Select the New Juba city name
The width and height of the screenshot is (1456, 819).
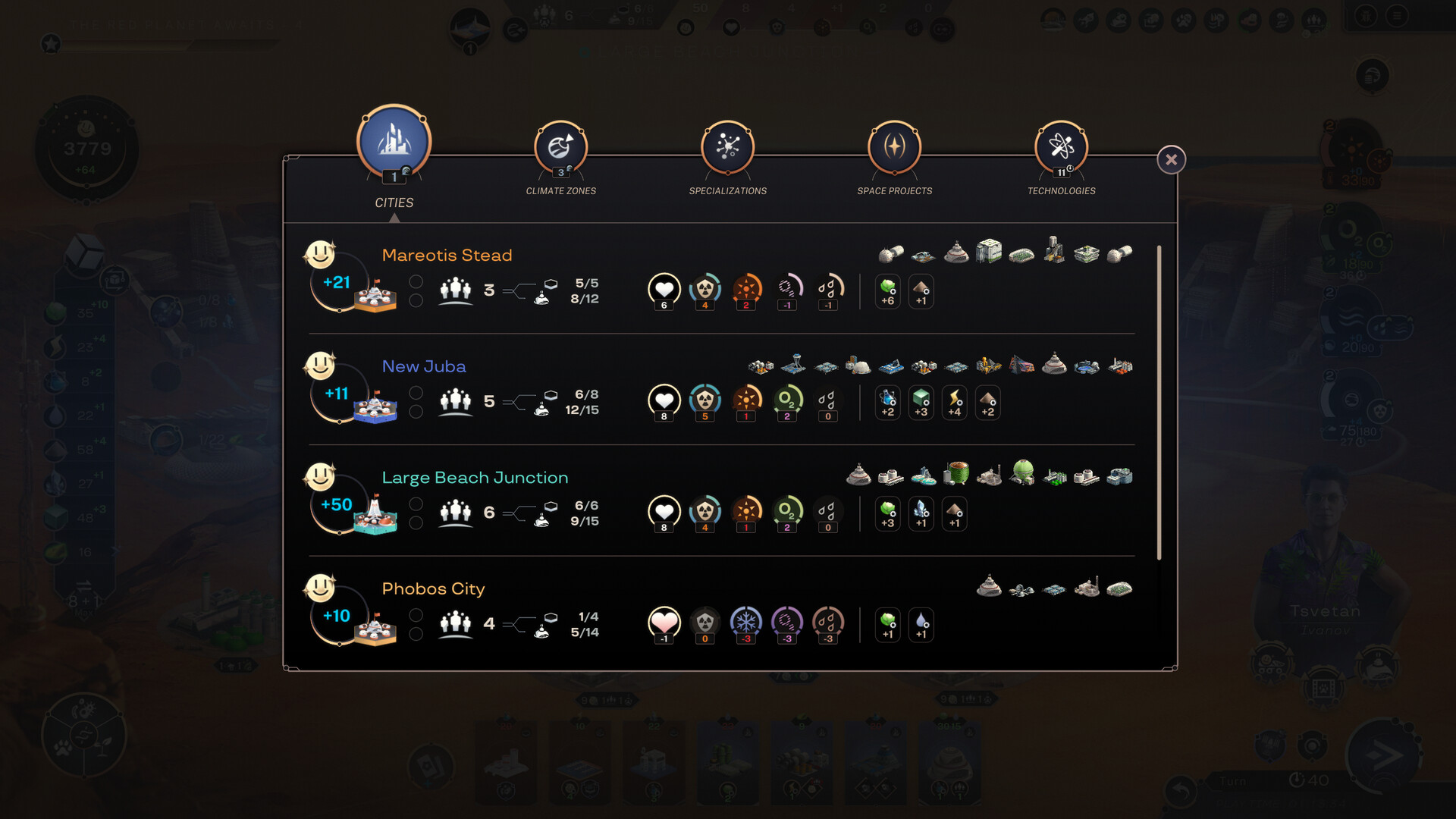coord(424,367)
